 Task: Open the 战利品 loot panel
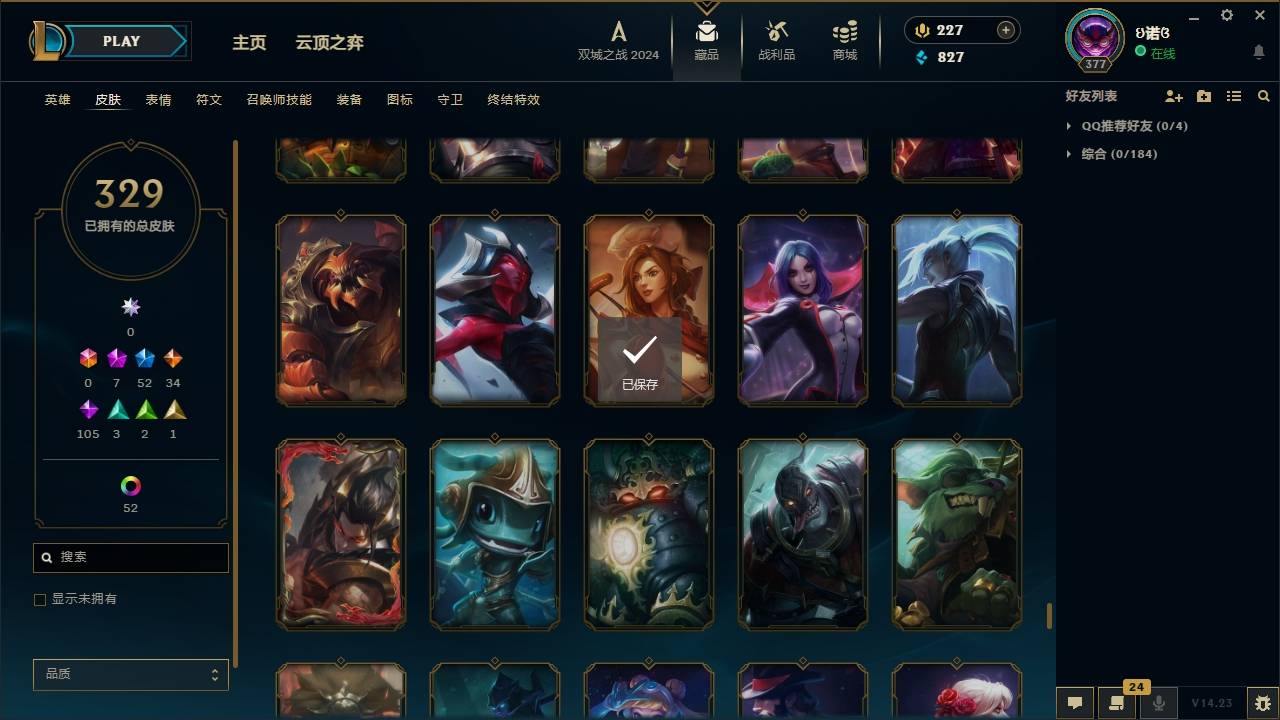click(x=777, y=42)
